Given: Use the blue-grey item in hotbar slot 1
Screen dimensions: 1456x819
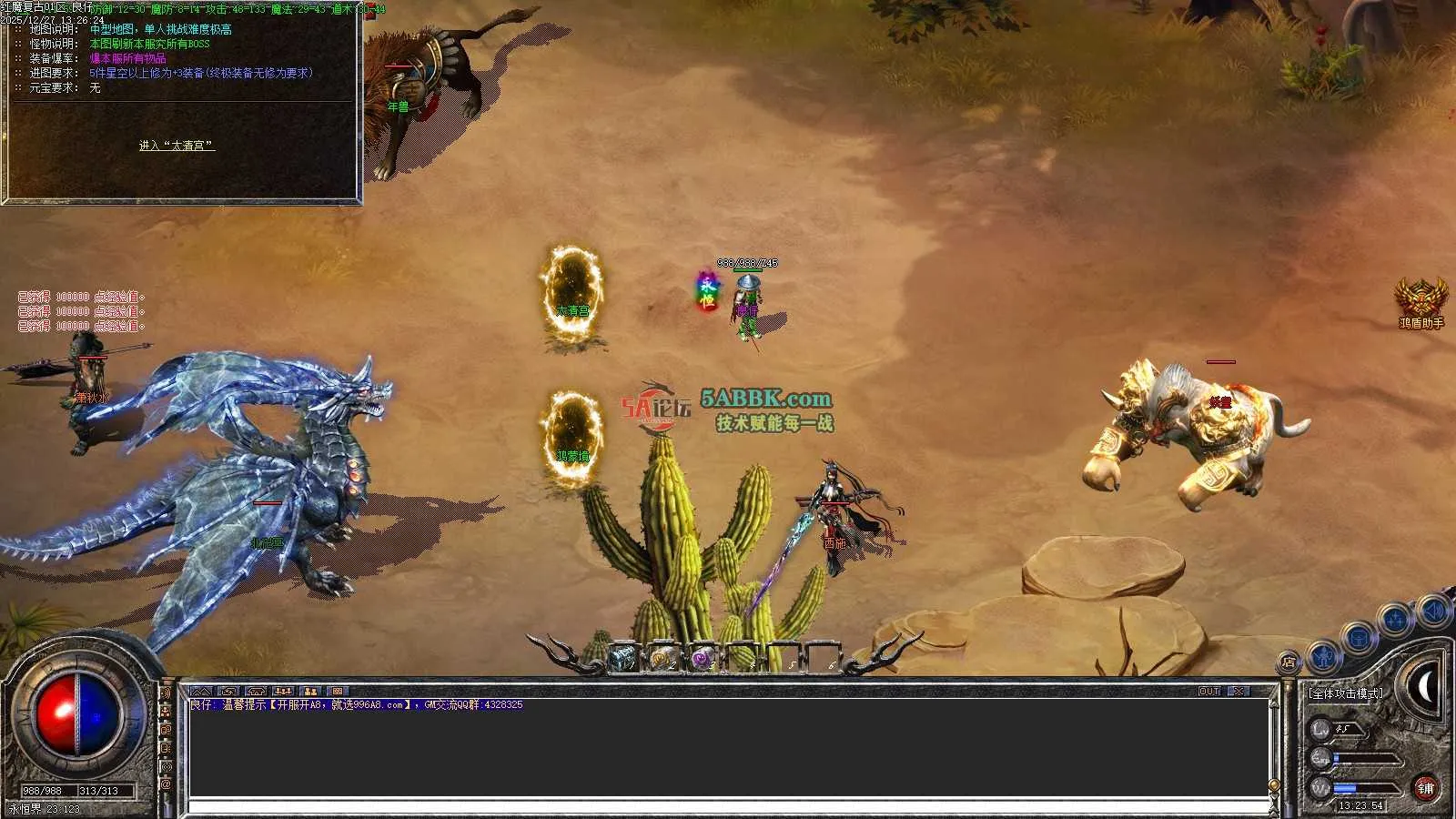Looking at the screenshot, I should (x=622, y=657).
